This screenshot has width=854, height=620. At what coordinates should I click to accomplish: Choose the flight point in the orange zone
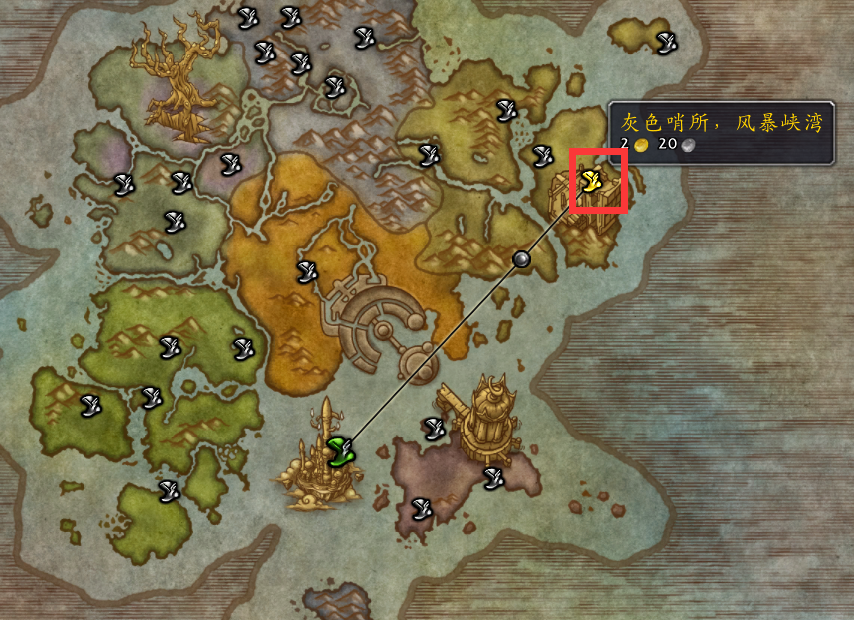pos(307,269)
